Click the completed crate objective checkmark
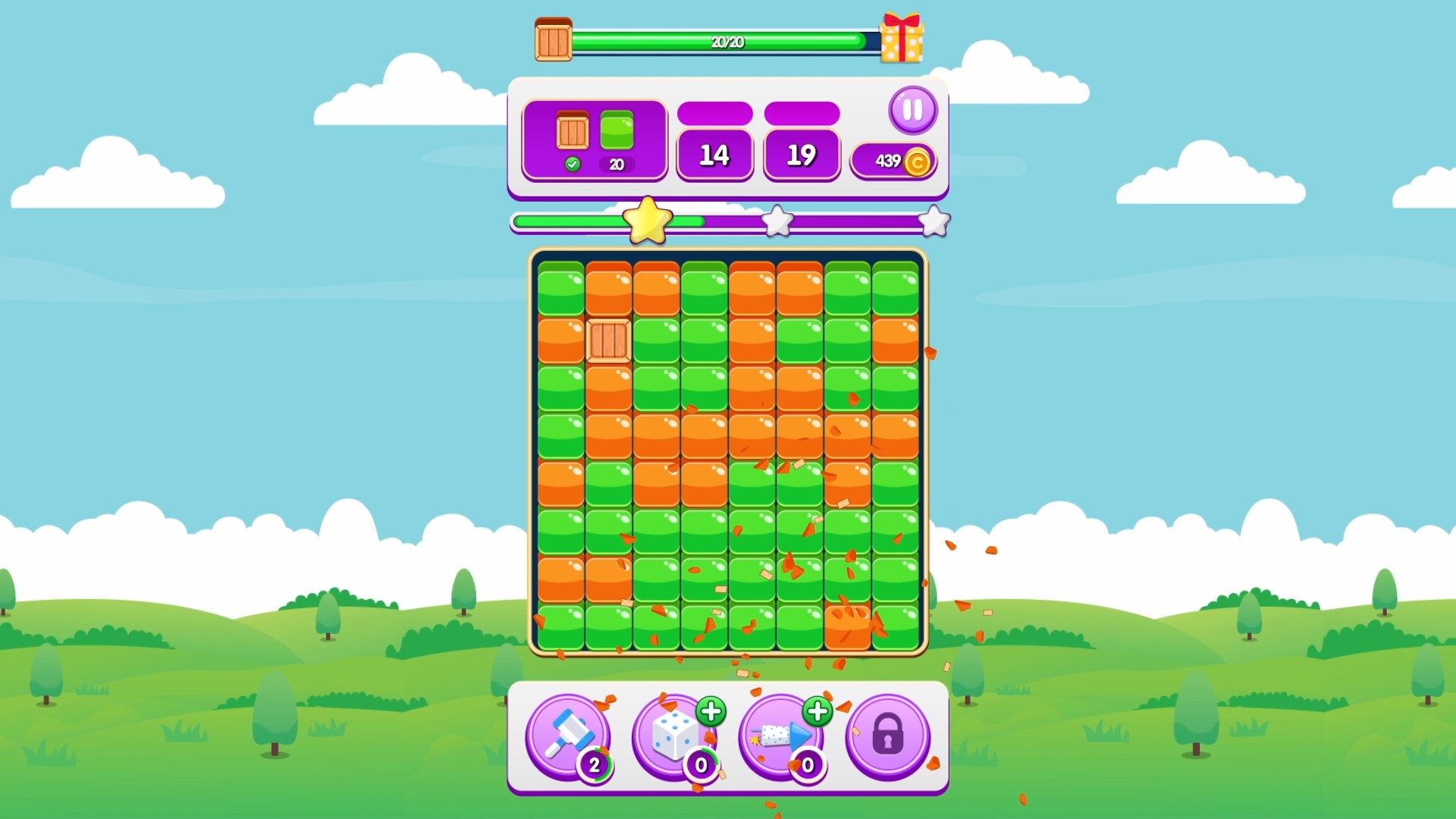The height and width of the screenshot is (819, 1456). 574,164
